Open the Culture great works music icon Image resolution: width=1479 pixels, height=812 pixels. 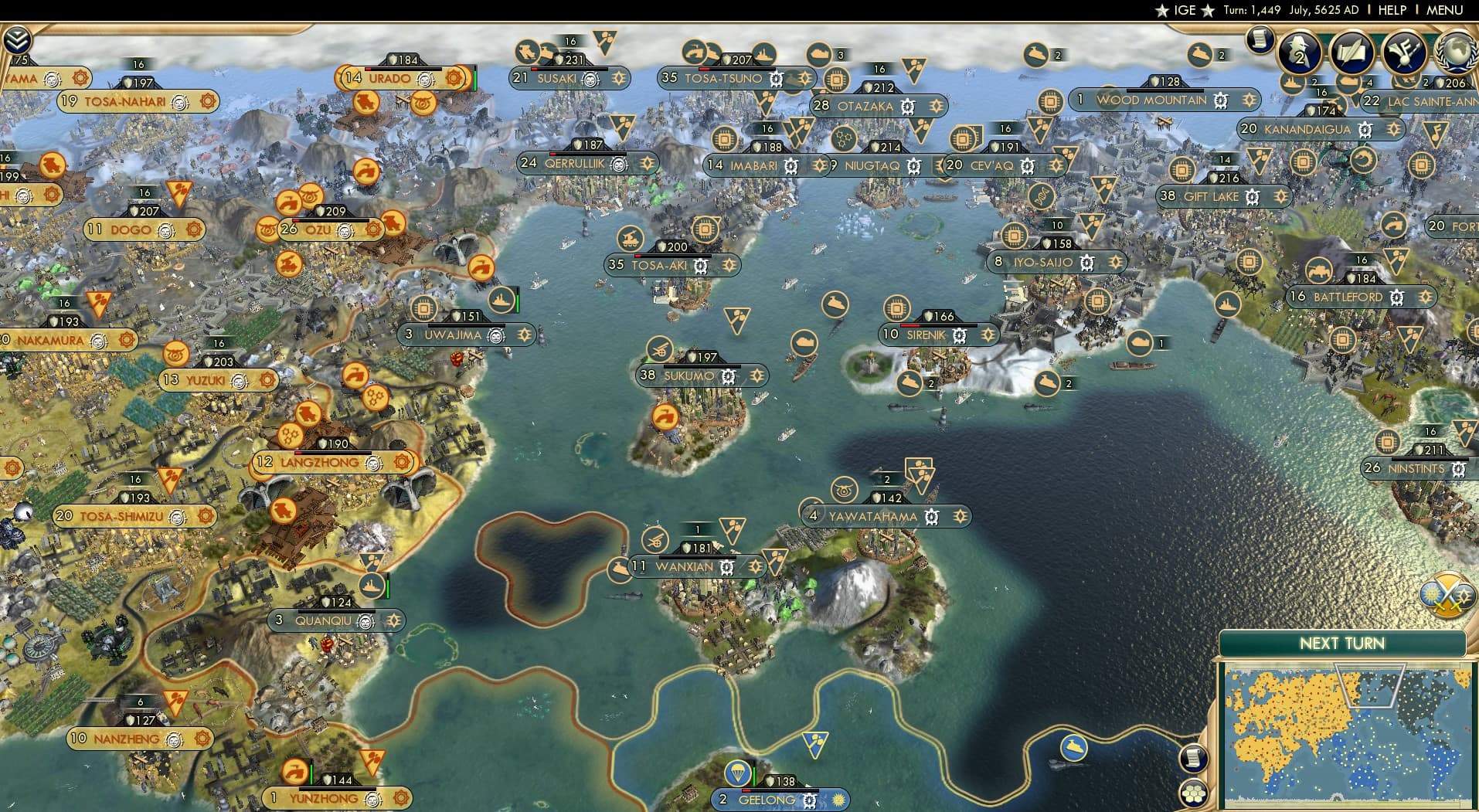[1402, 53]
